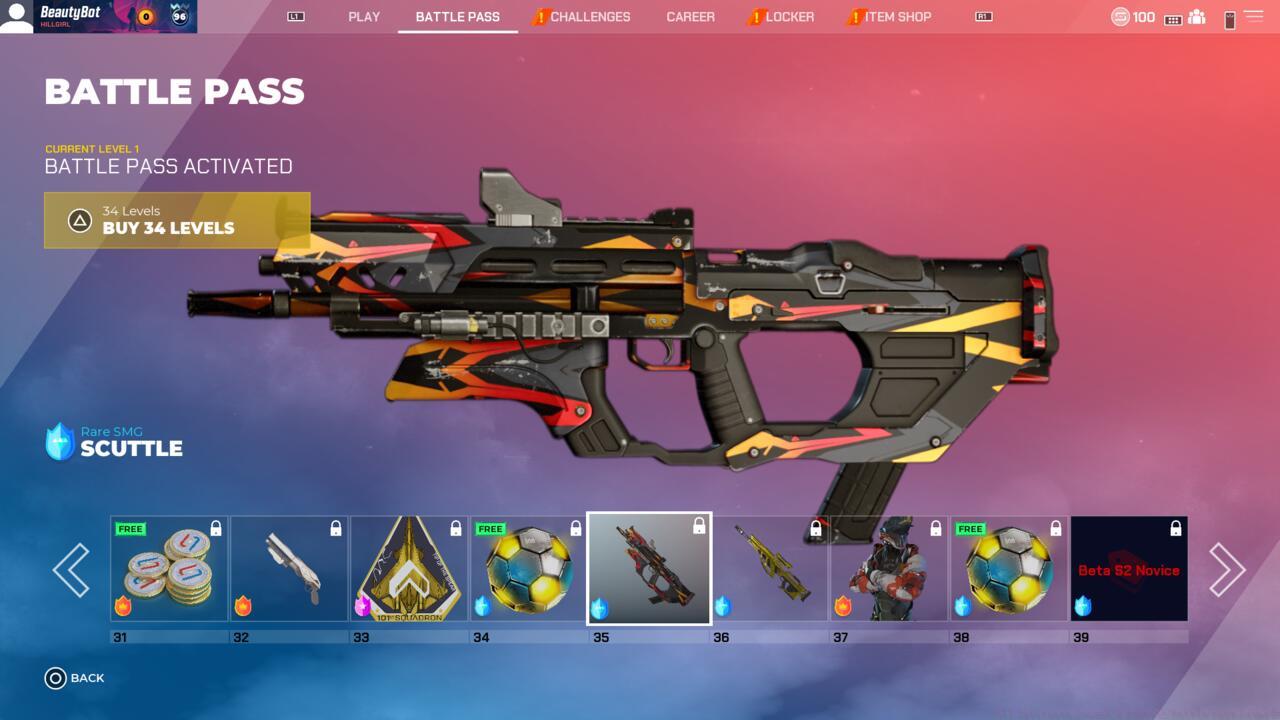The width and height of the screenshot is (1280, 720).
Task: Open the Locker tab
Action: 789,17
